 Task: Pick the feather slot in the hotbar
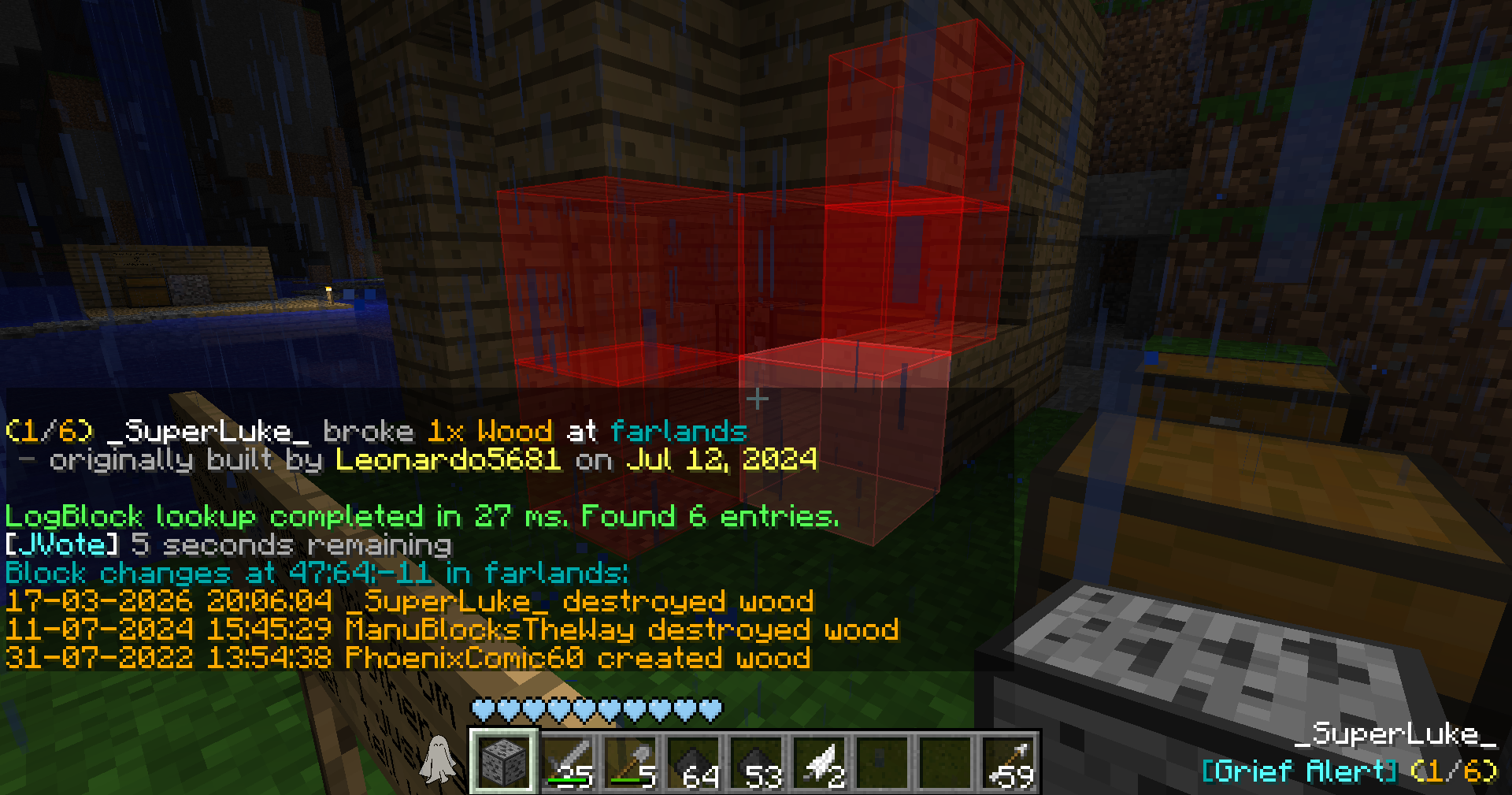(x=820, y=761)
